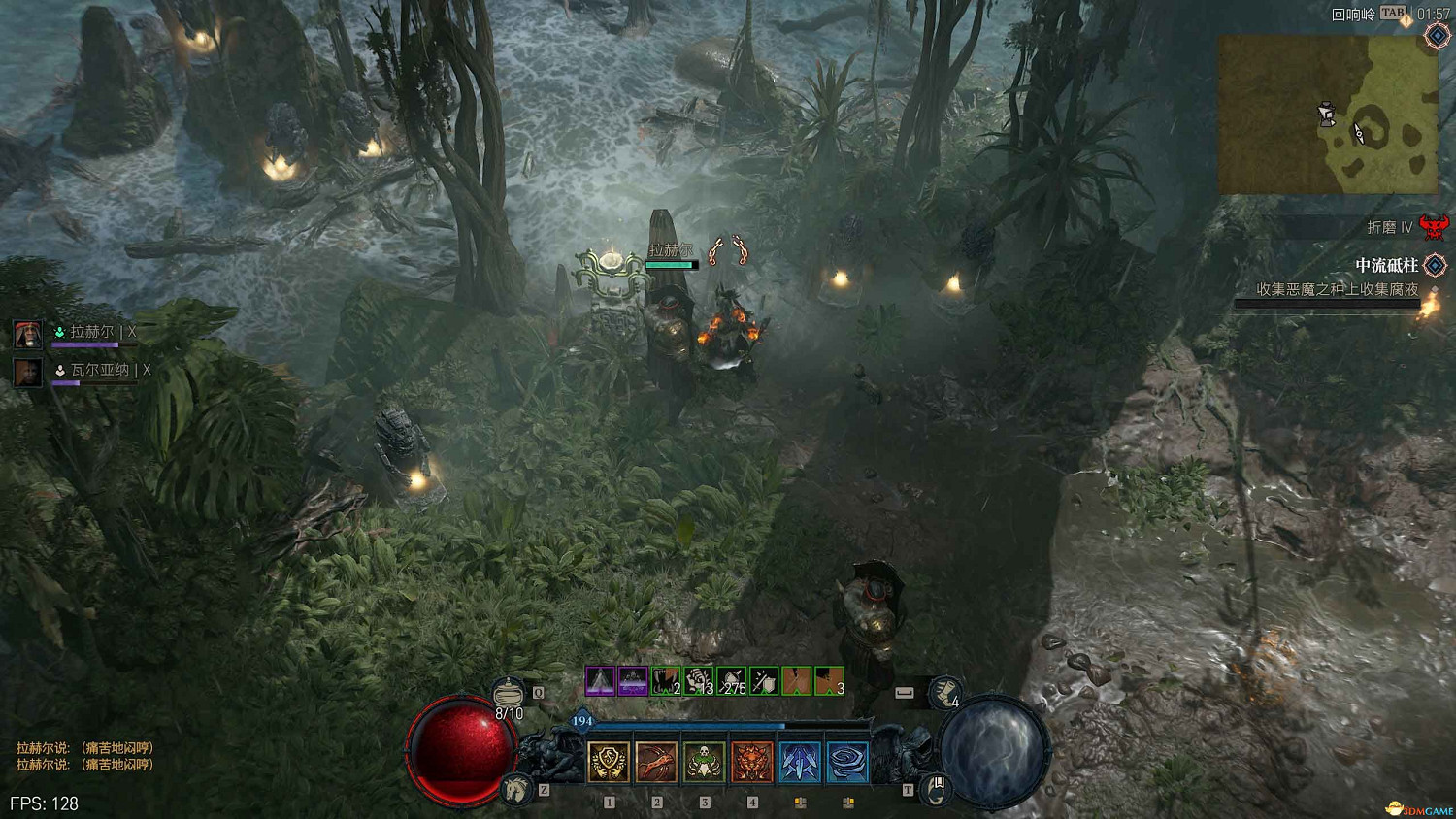
Task: Select the 中流砥柱 quest tracker
Action: [1386, 265]
